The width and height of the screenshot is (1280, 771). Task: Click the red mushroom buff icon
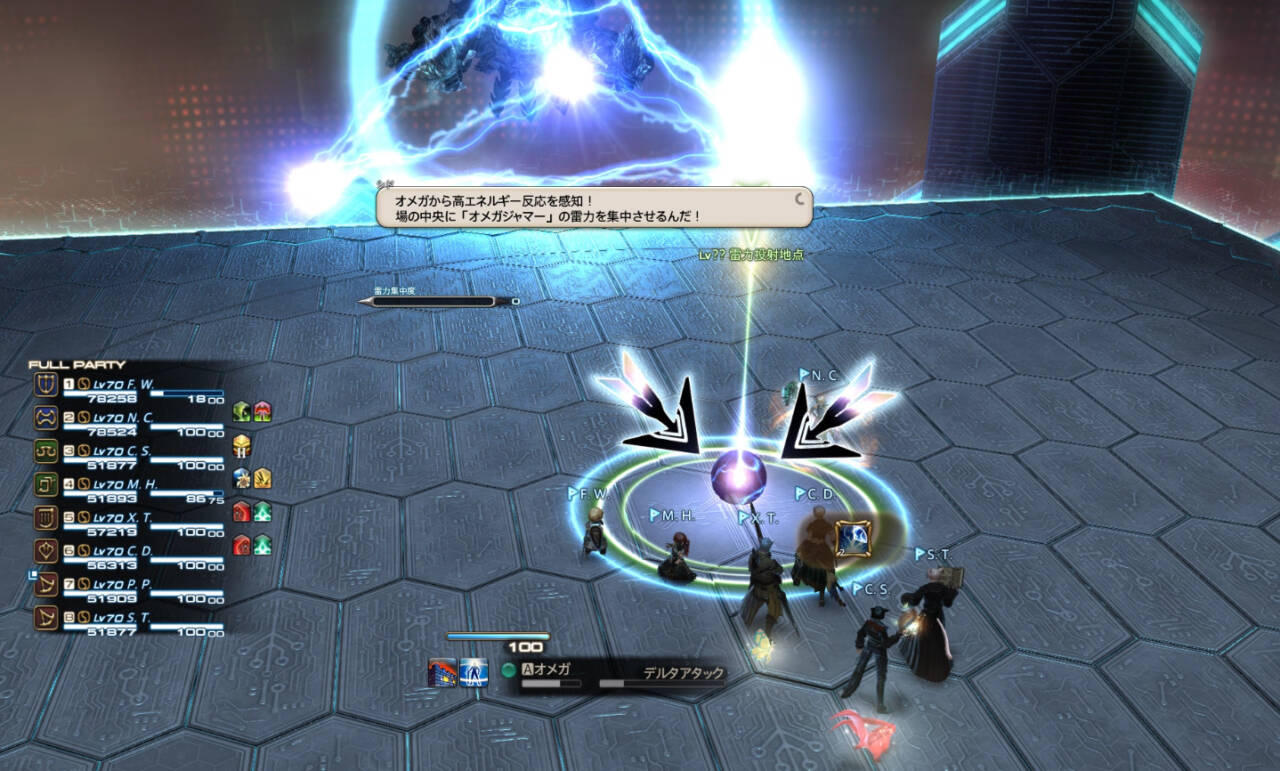[x=262, y=411]
